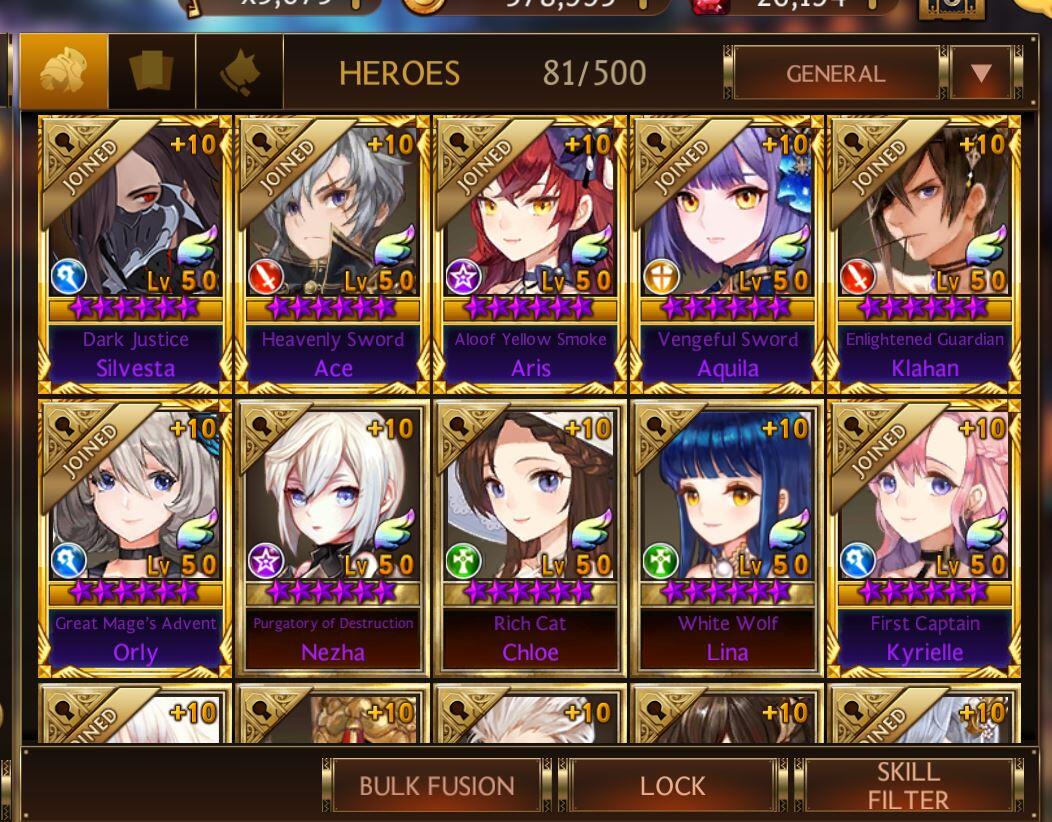Open the General sort dropdown
Viewport: 1052px width, 822px height.
(835, 73)
